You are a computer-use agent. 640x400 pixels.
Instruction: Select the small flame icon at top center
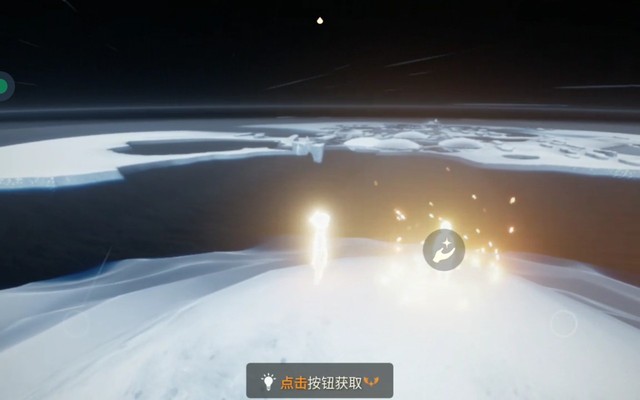[x=320, y=19]
